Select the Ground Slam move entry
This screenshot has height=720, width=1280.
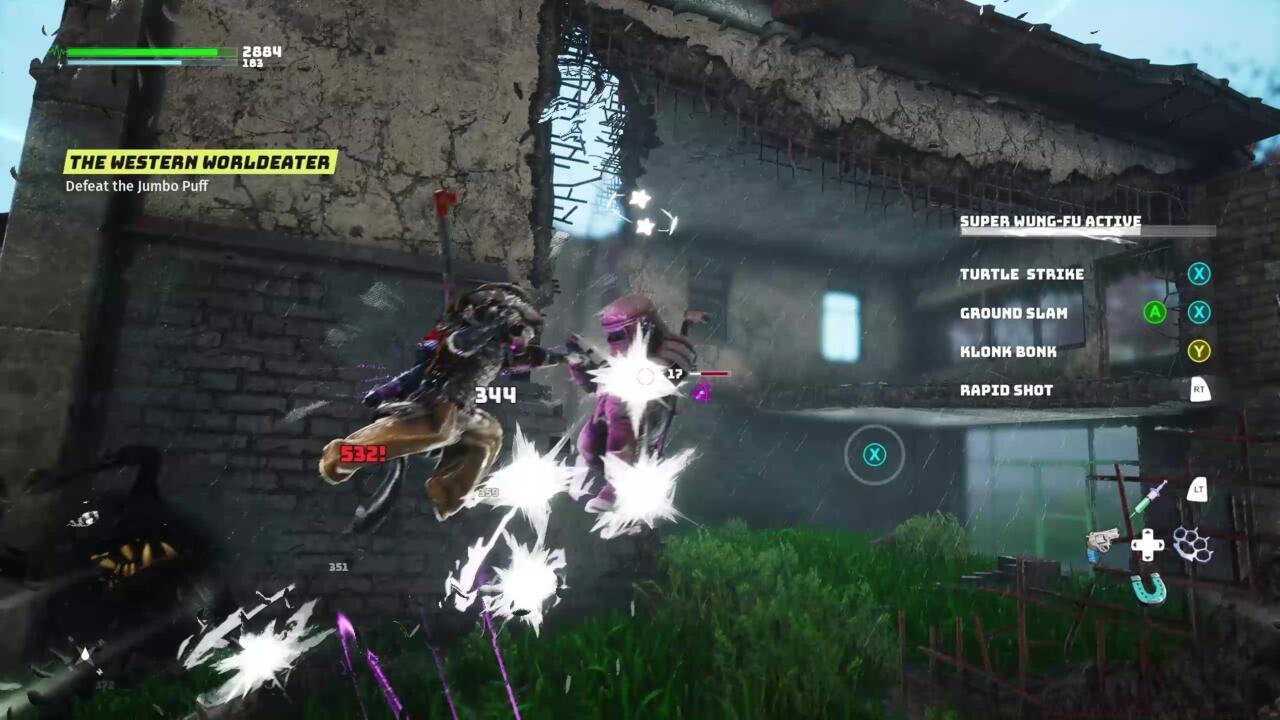click(x=1013, y=313)
